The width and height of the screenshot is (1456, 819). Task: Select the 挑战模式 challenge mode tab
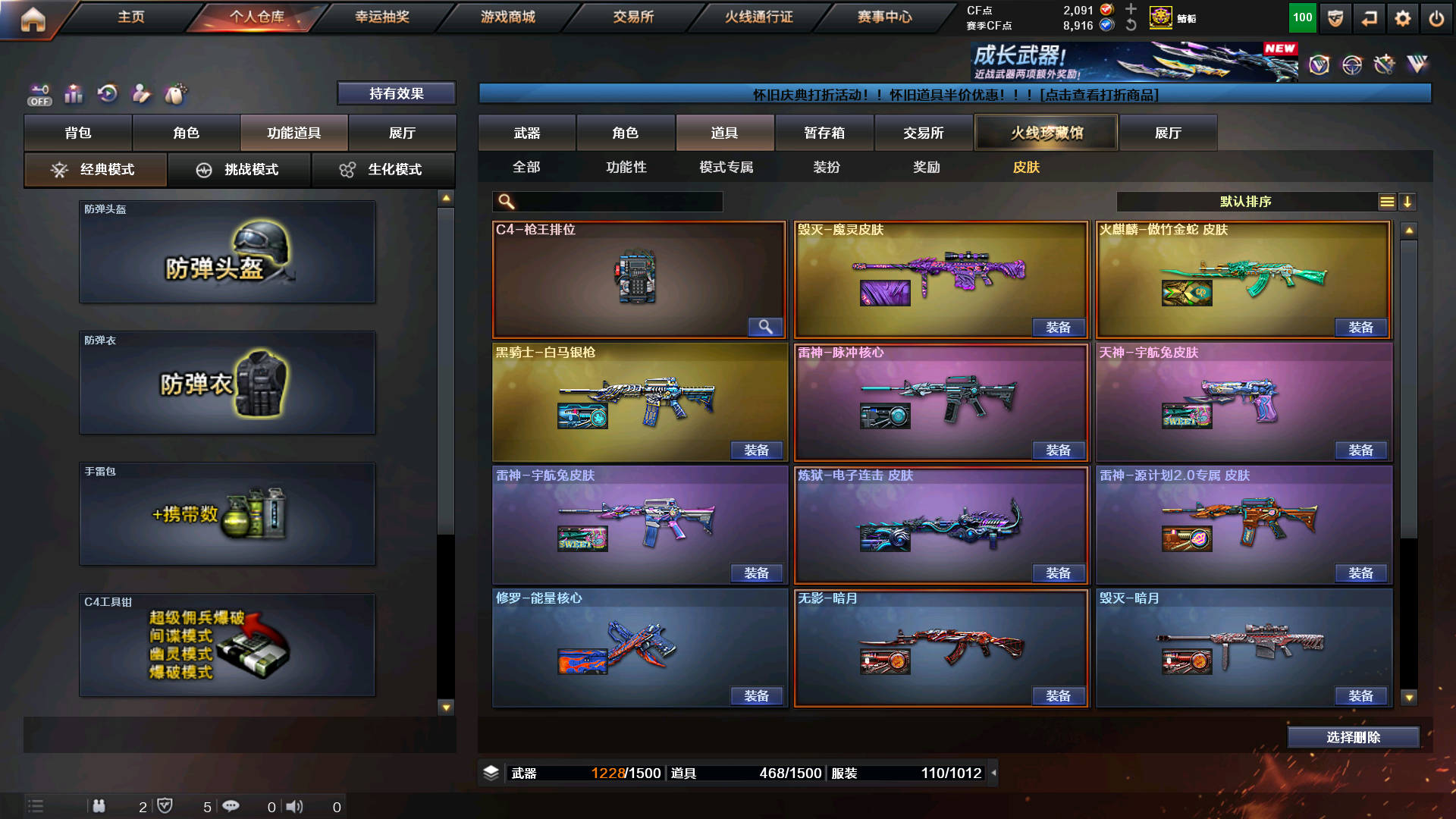click(240, 170)
